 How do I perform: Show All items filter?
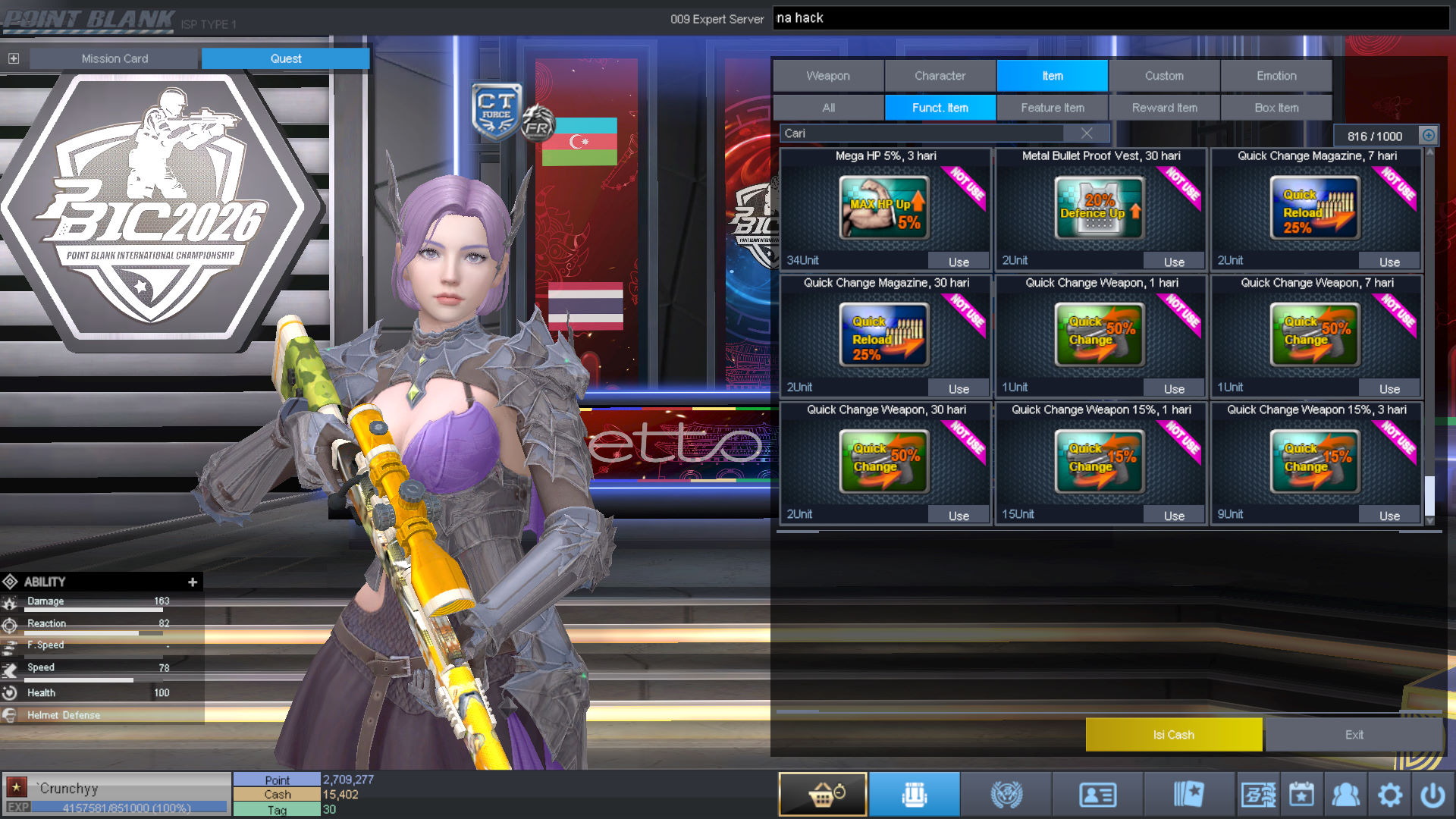(x=828, y=108)
